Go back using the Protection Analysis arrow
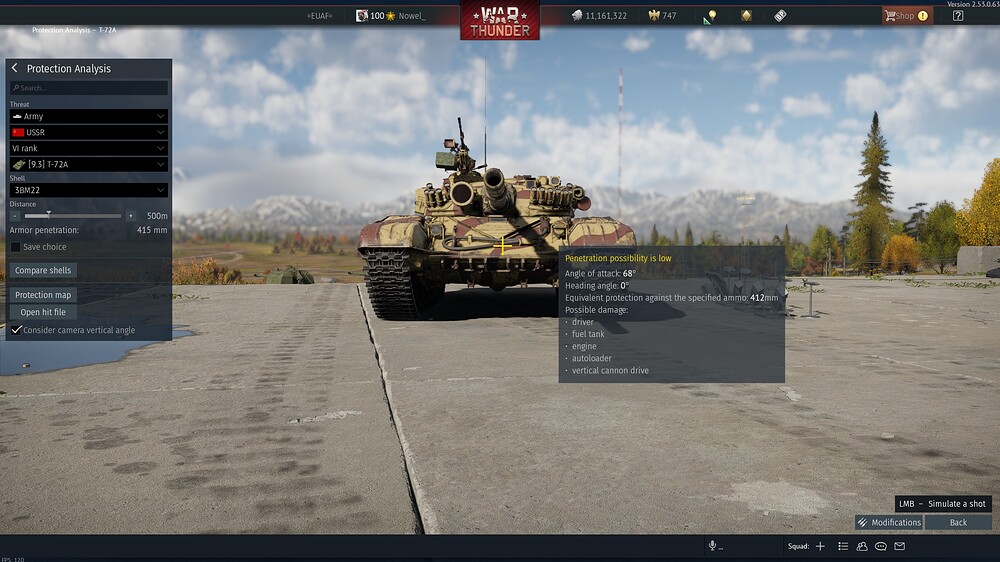 (15, 68)
